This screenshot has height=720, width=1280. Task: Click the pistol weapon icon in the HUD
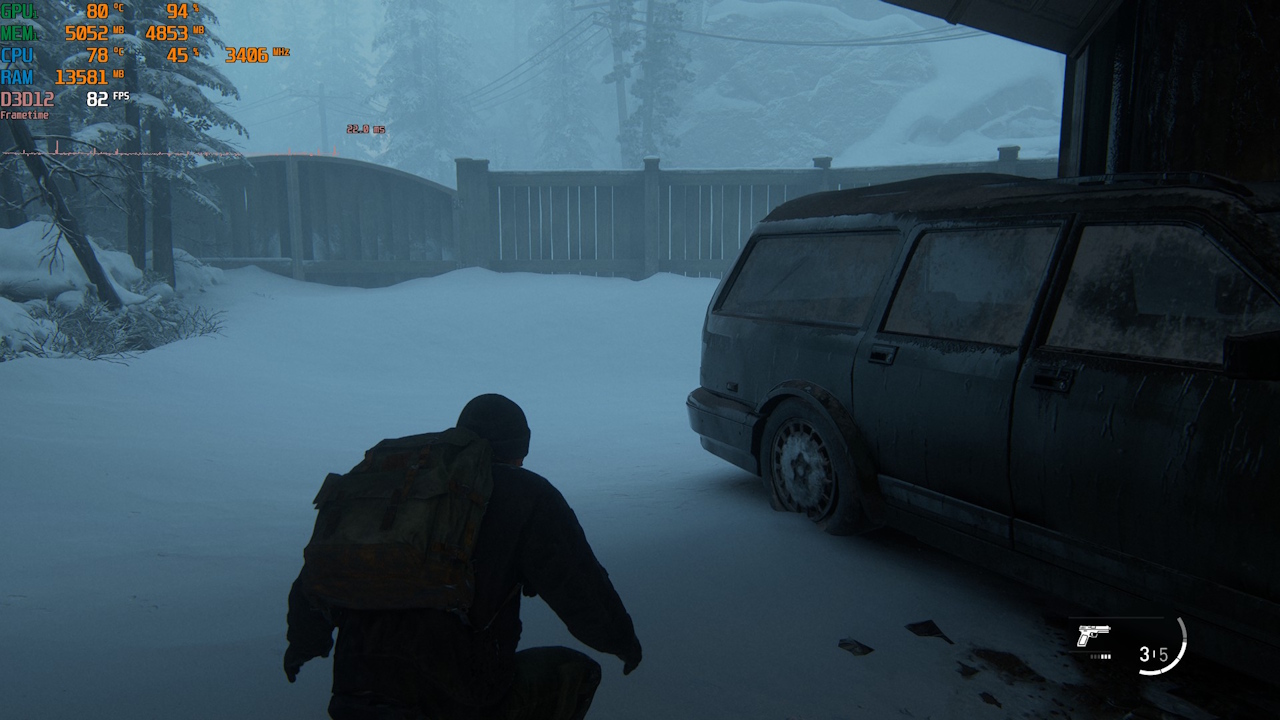click(1097, 634)
